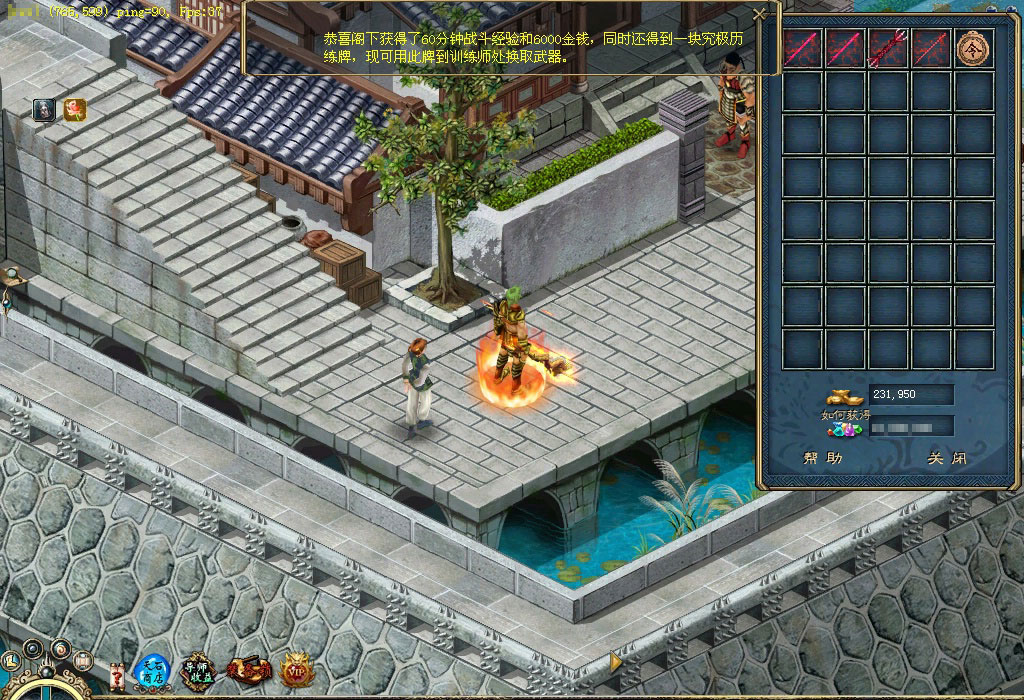
Task: Select the red trident in the bag
Action: pyautogui.click(x=887, y=47)
